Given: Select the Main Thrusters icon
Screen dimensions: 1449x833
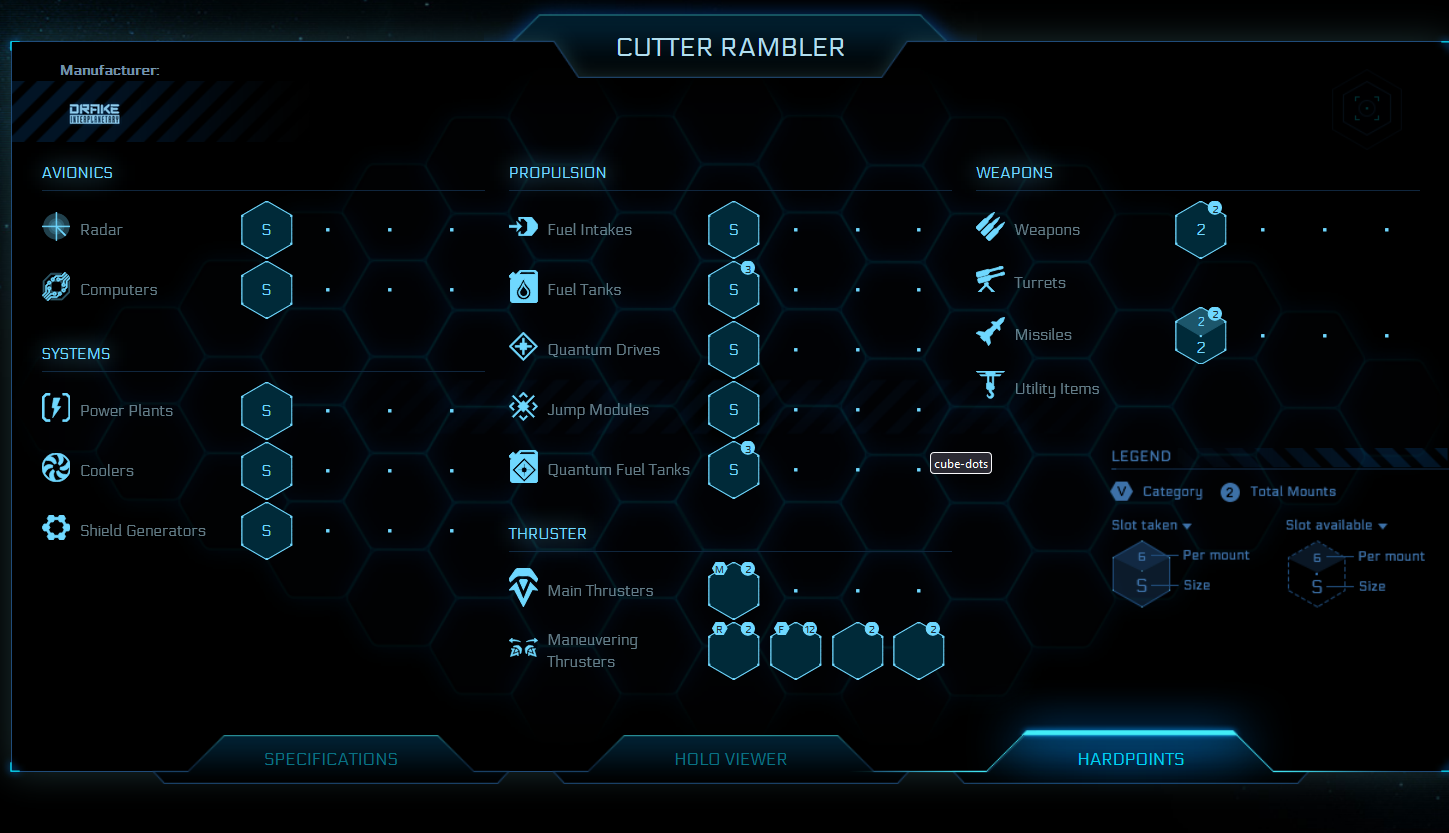Looking at the screenshot, I should tap(522, 588).
